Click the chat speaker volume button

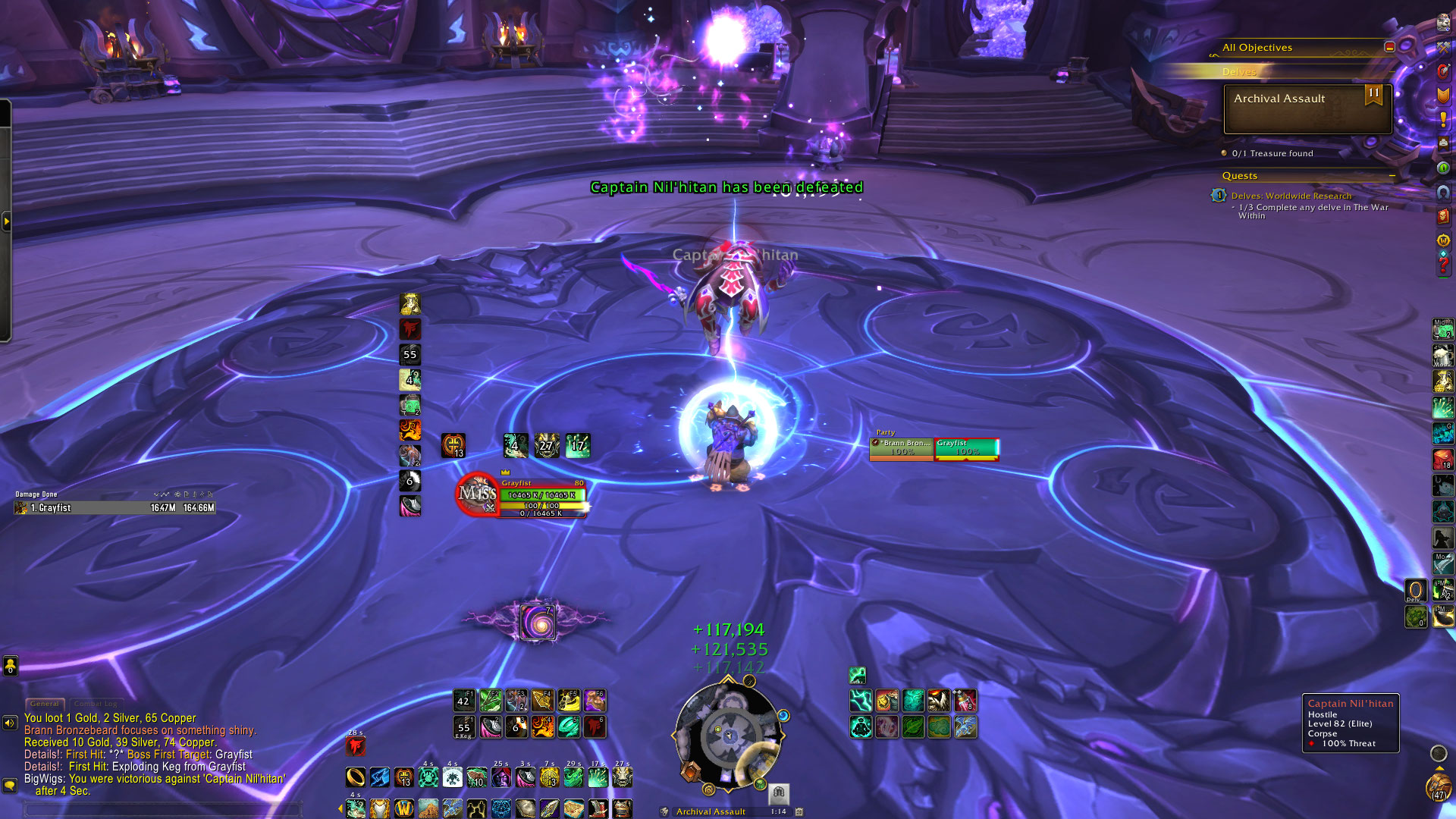point(10,723)
